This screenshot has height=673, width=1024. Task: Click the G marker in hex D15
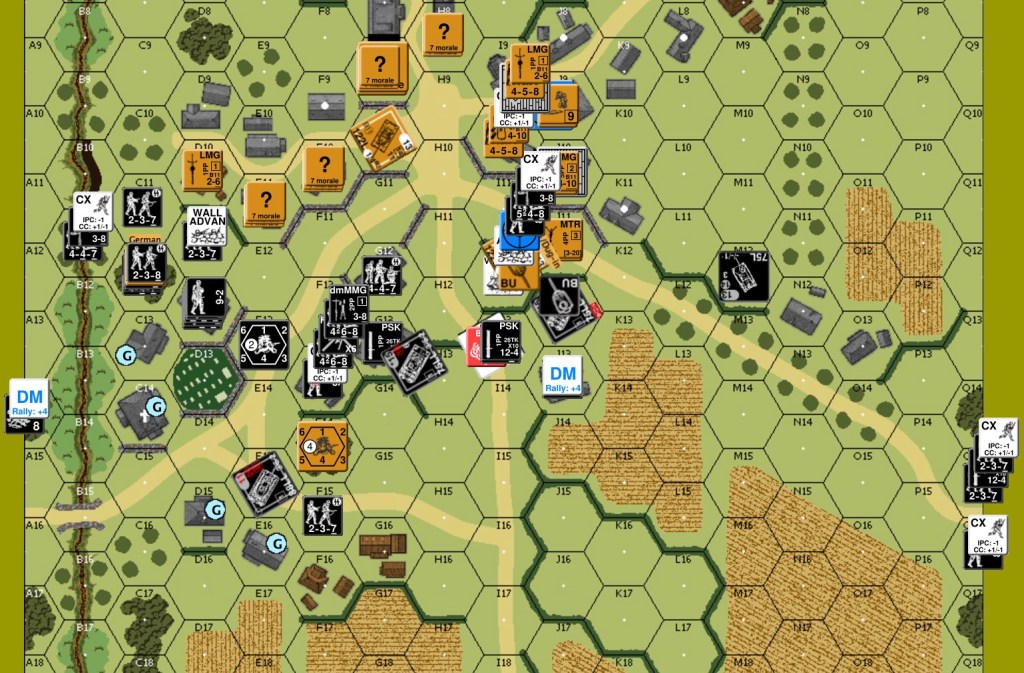(214, 510)
